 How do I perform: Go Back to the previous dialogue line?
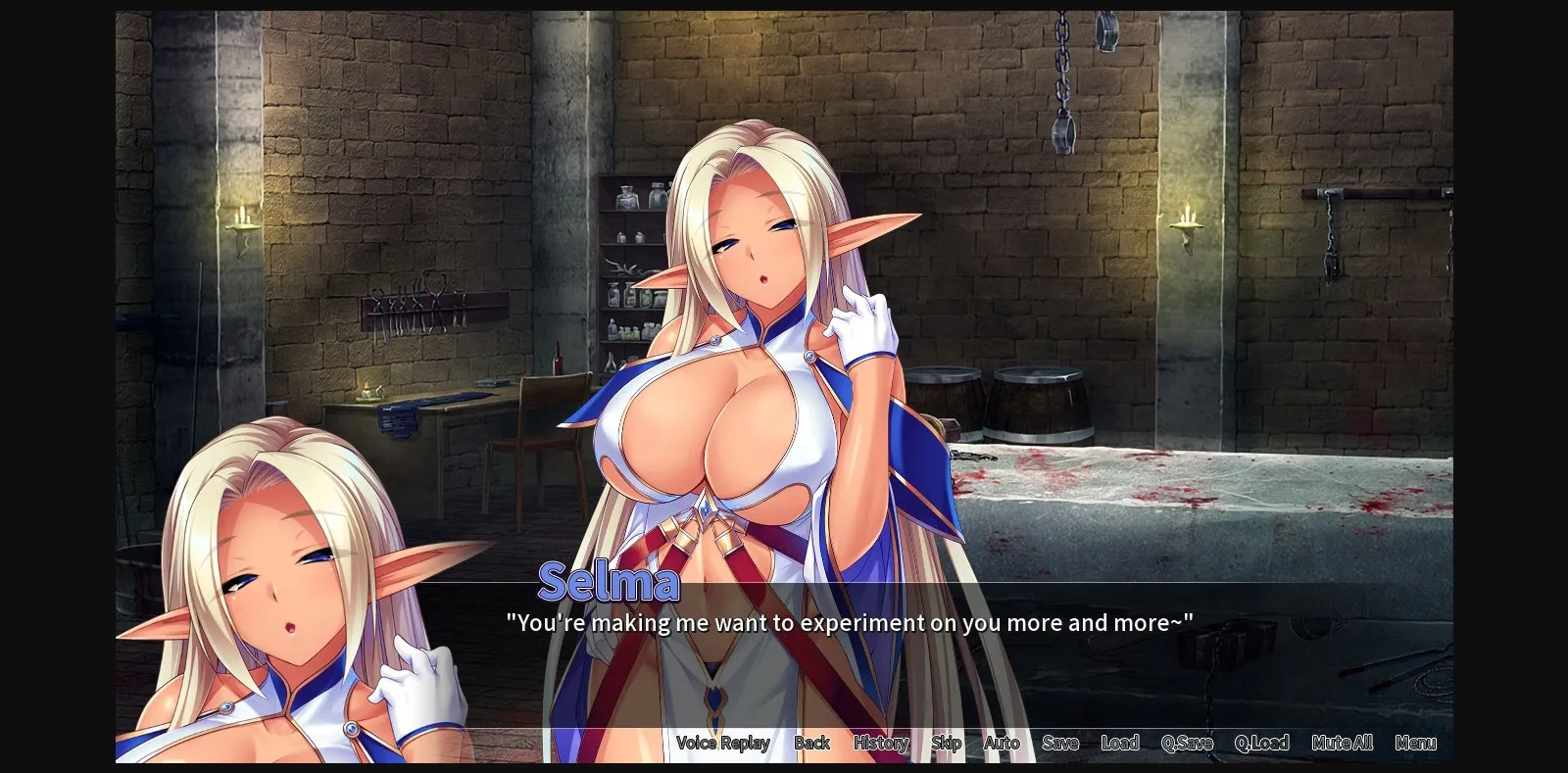811,743
